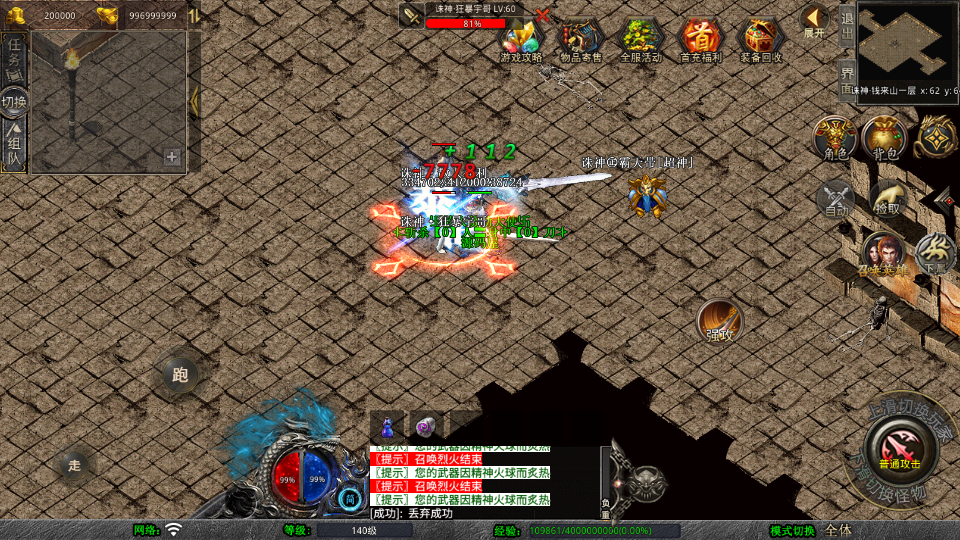Switch to the 组队 team tab

(15, 145)
